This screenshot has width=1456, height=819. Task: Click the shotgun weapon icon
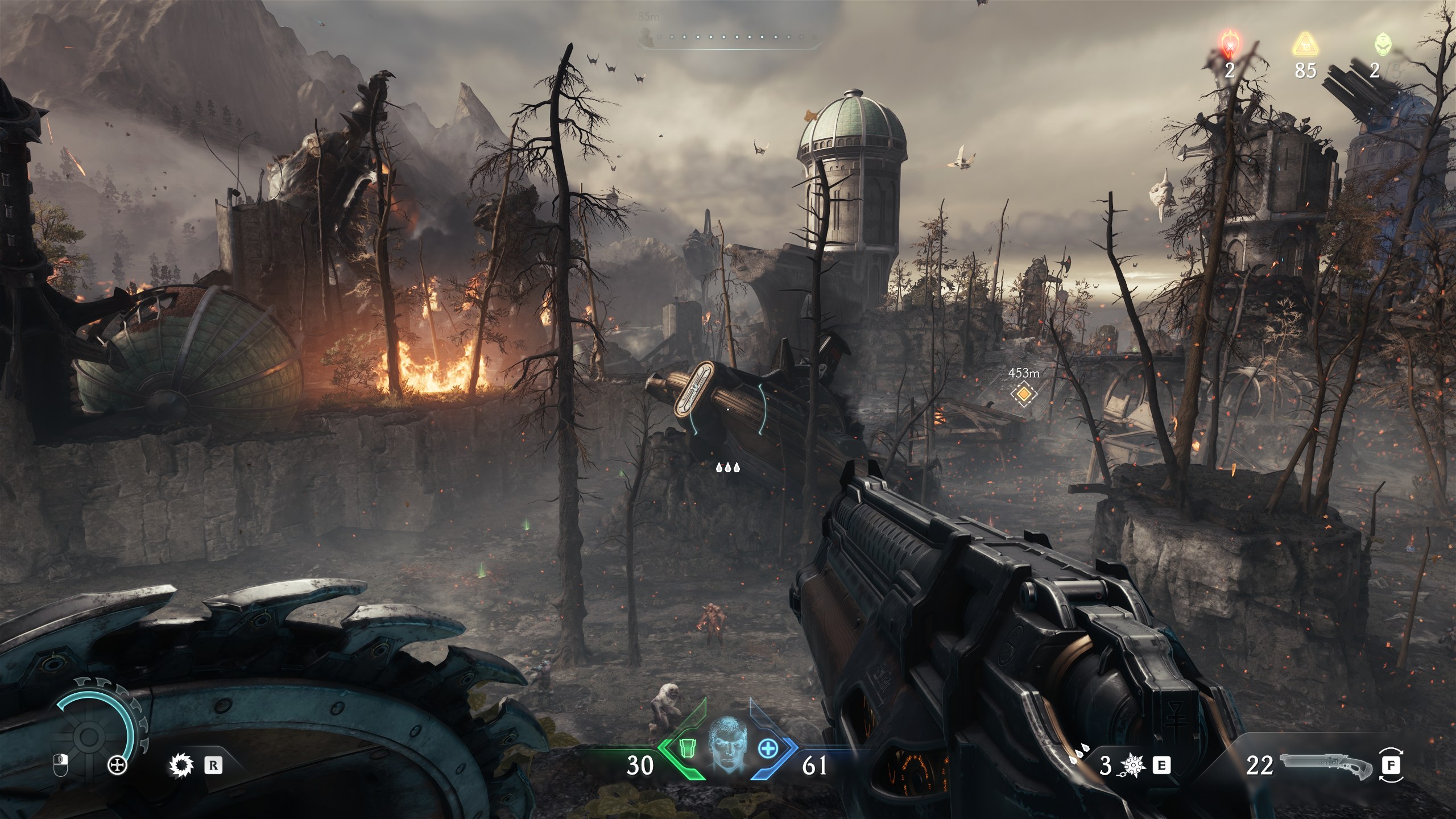1326,766
